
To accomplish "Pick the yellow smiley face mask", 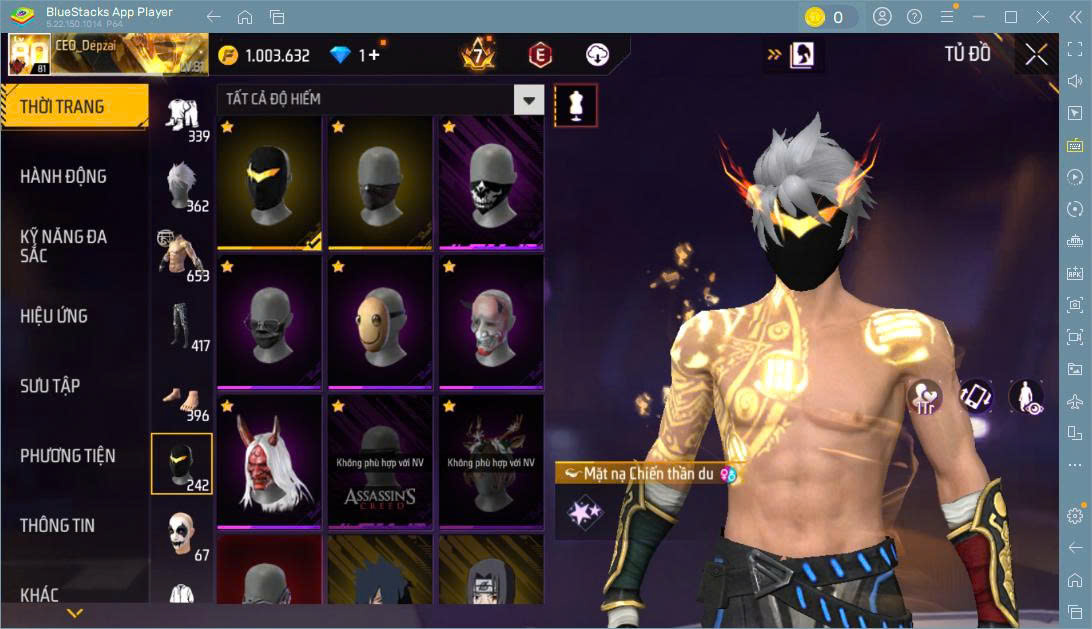I will coord(380,321).
